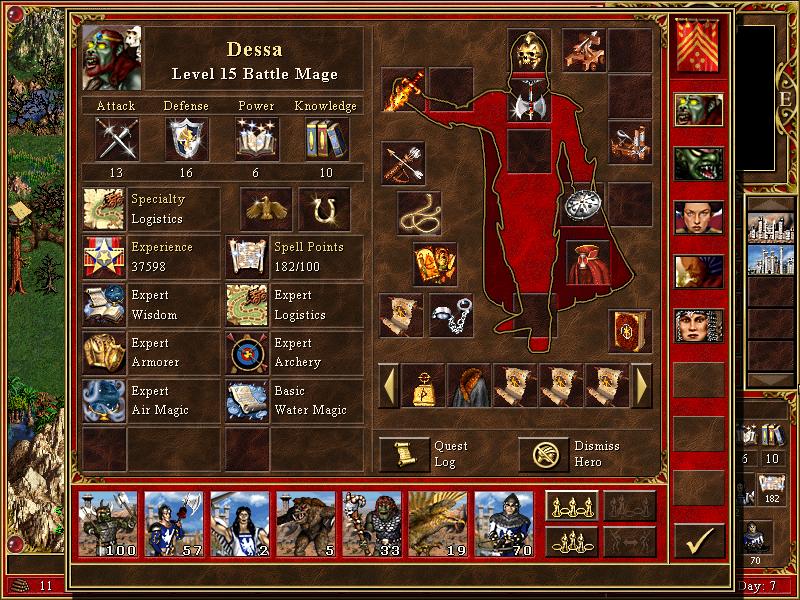
Task: Show the Logistics specialty info
Action: point(104,209)
